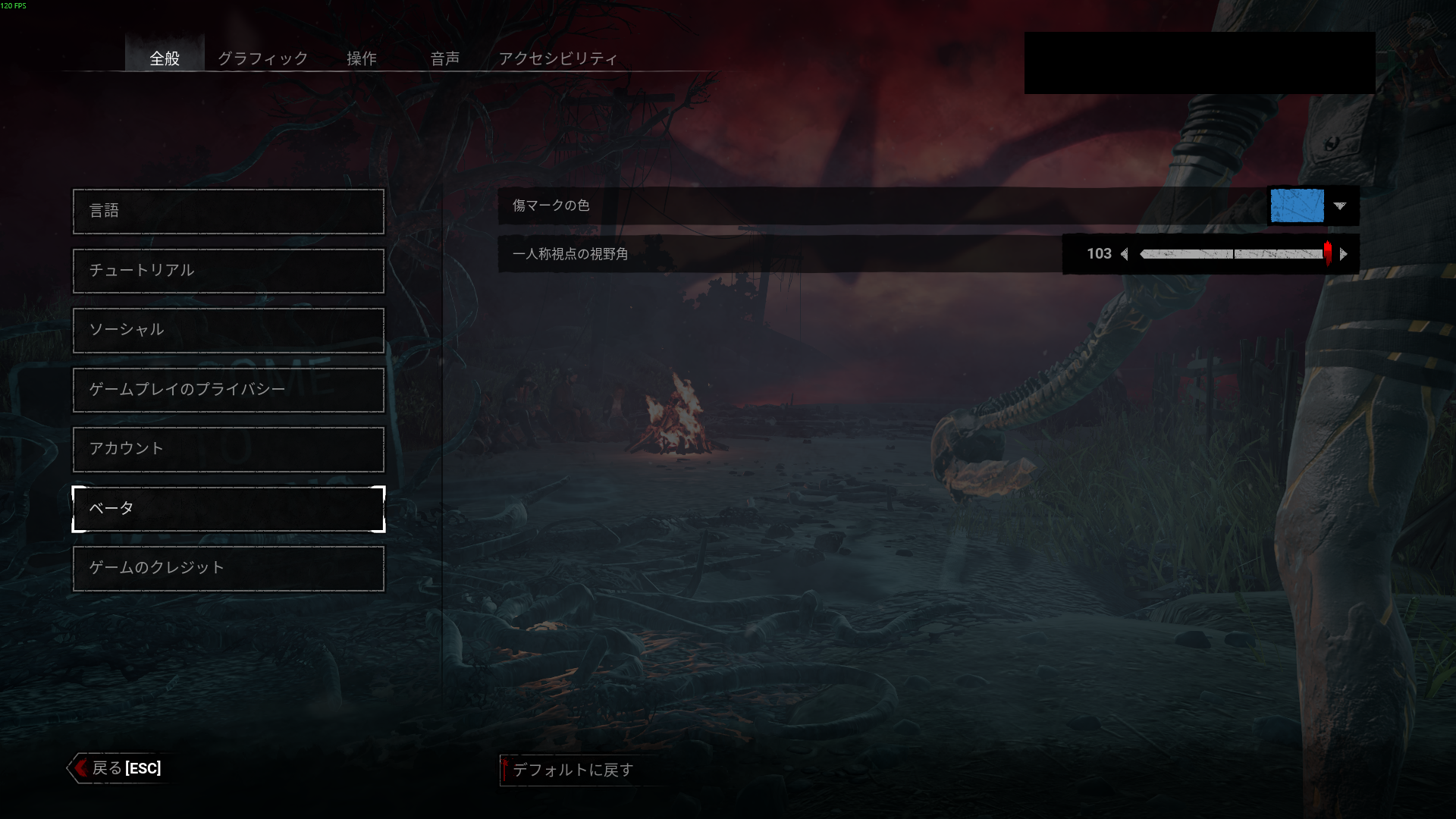Decrease field of view with left arrow
This screenshot has width=1456, height=819.
point(1125,254)
